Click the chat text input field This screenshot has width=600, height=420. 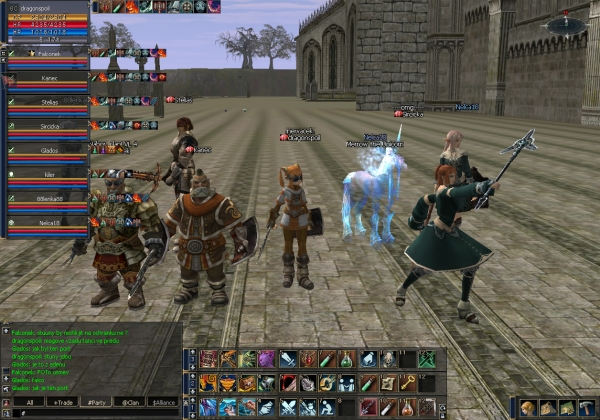pyautogui.click(x=90, y=412)
